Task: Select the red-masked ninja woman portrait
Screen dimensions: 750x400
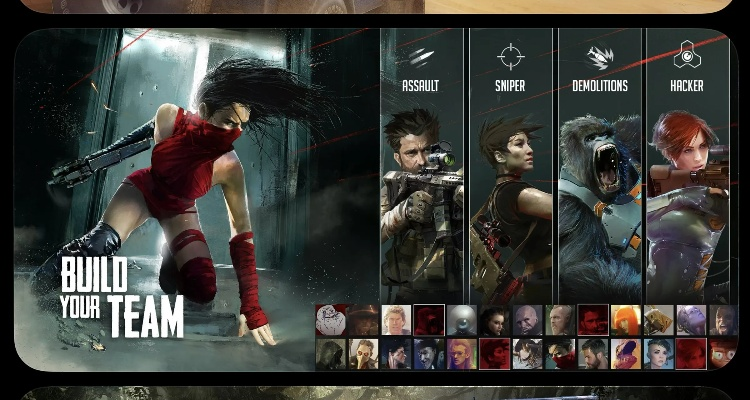Action: (x=561, y=353)
